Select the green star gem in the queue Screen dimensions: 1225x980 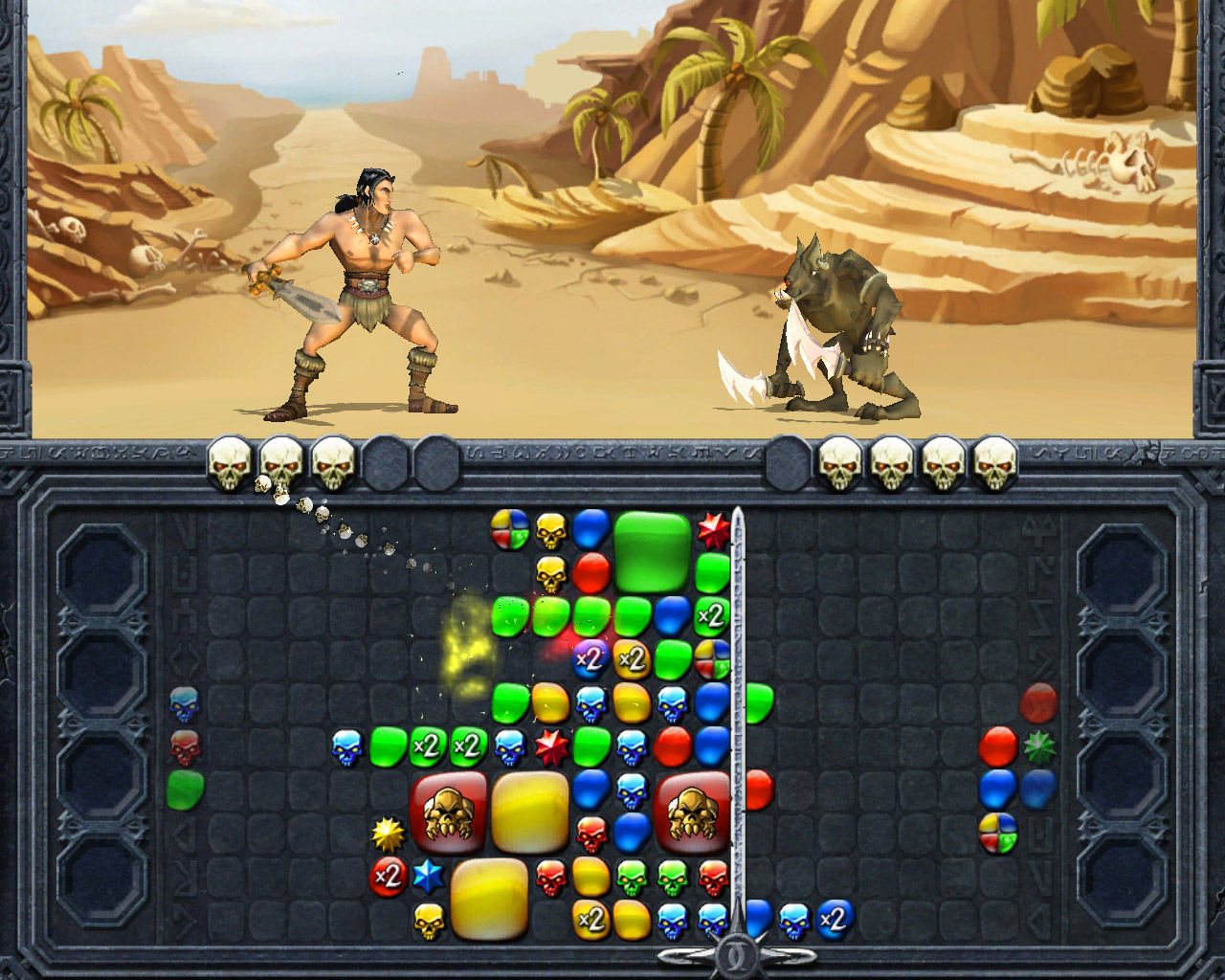click(1038, 746)
